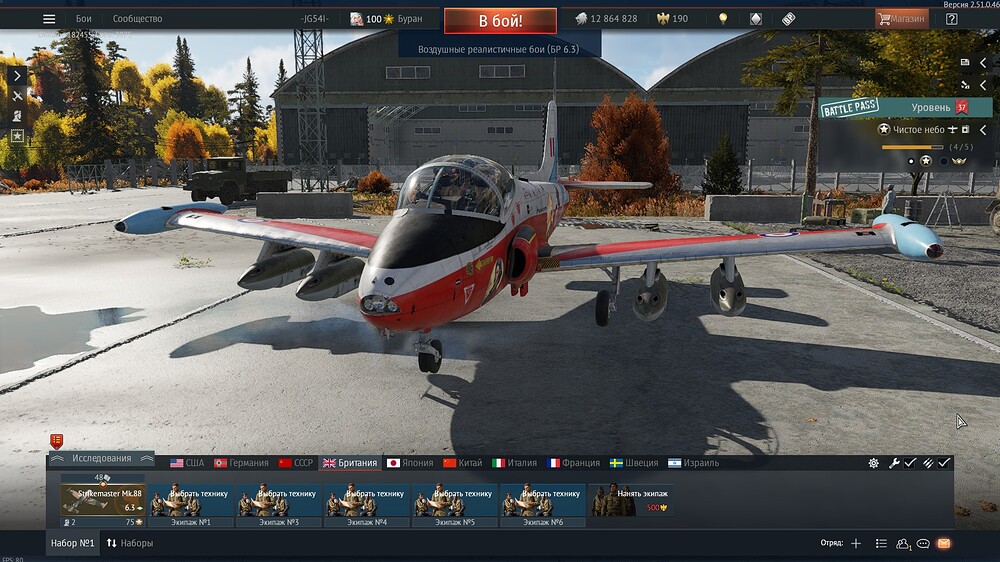
Task: Open the Бои menu
Action: point(84,19)
